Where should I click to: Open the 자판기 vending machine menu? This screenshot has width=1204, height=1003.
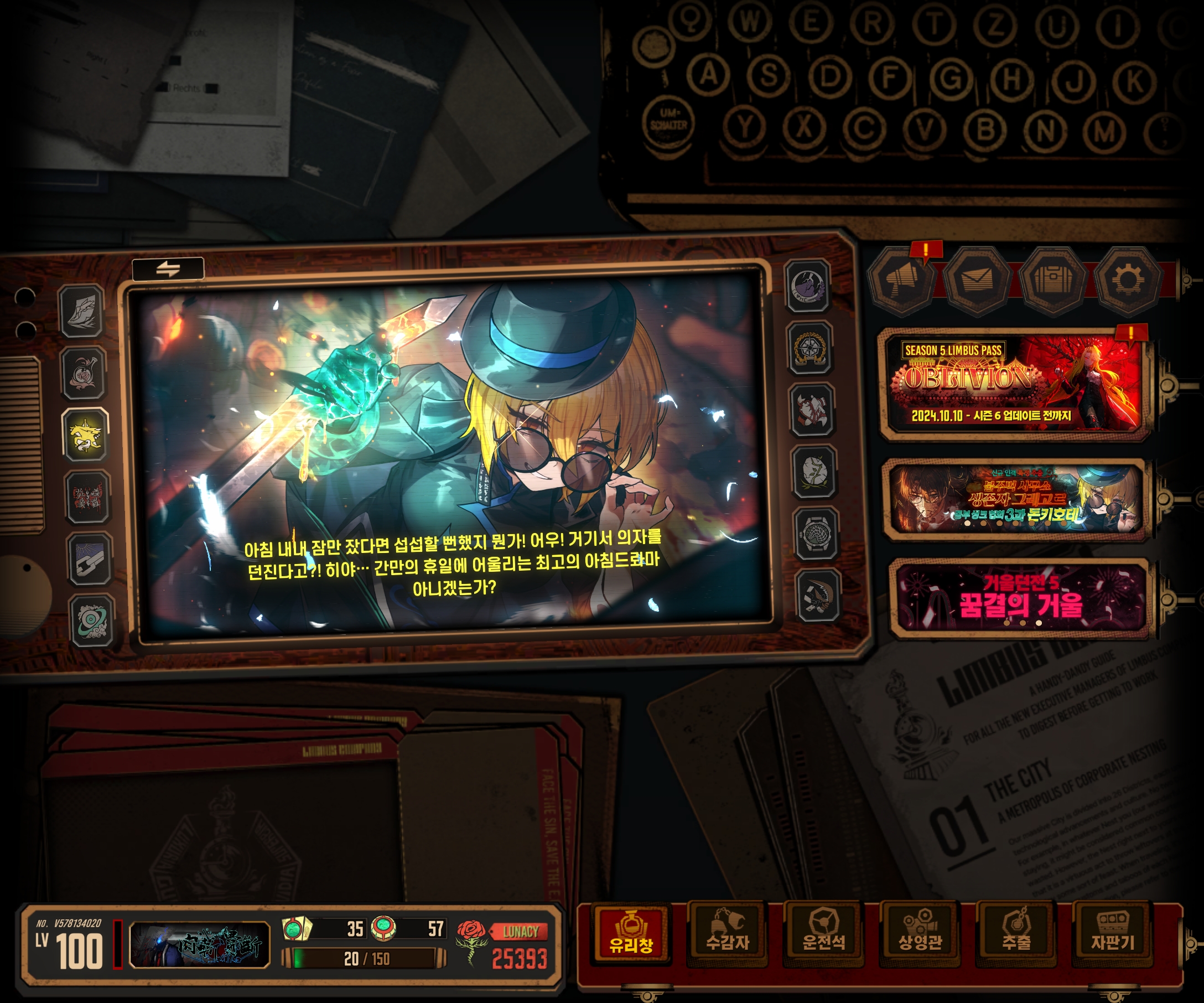click(x=1112, y=935)
